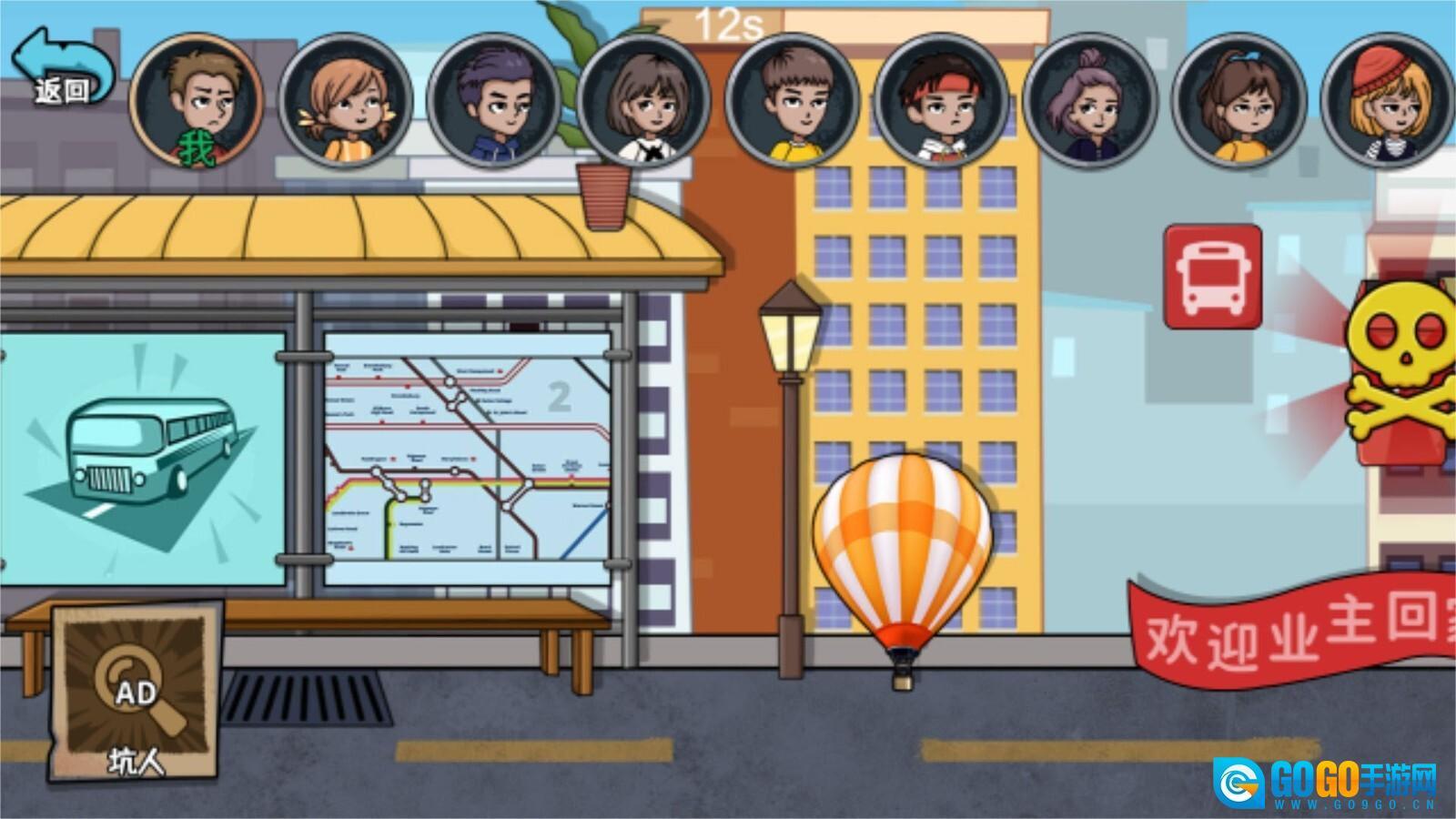The height and width of the screenshot is (819, 1456).
Task: Choose the ponytail girl with blue bow
Action: click(x=1239, y=101)
